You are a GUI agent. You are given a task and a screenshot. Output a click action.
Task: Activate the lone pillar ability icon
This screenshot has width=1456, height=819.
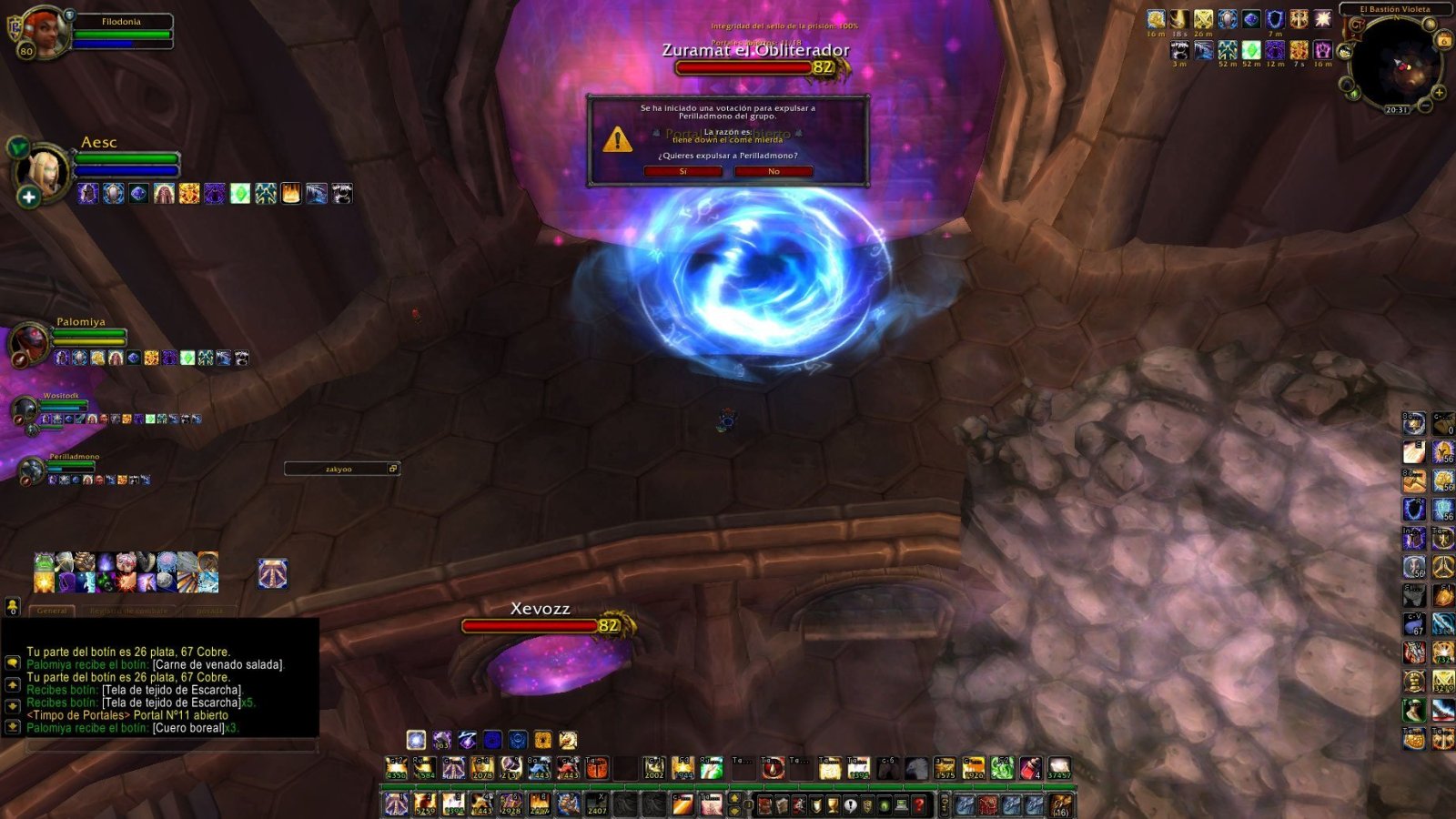[272, 574]
